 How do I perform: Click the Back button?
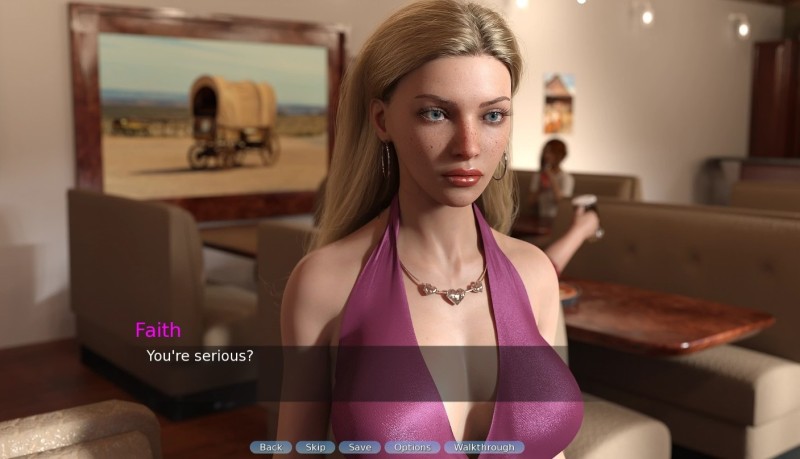271,447
